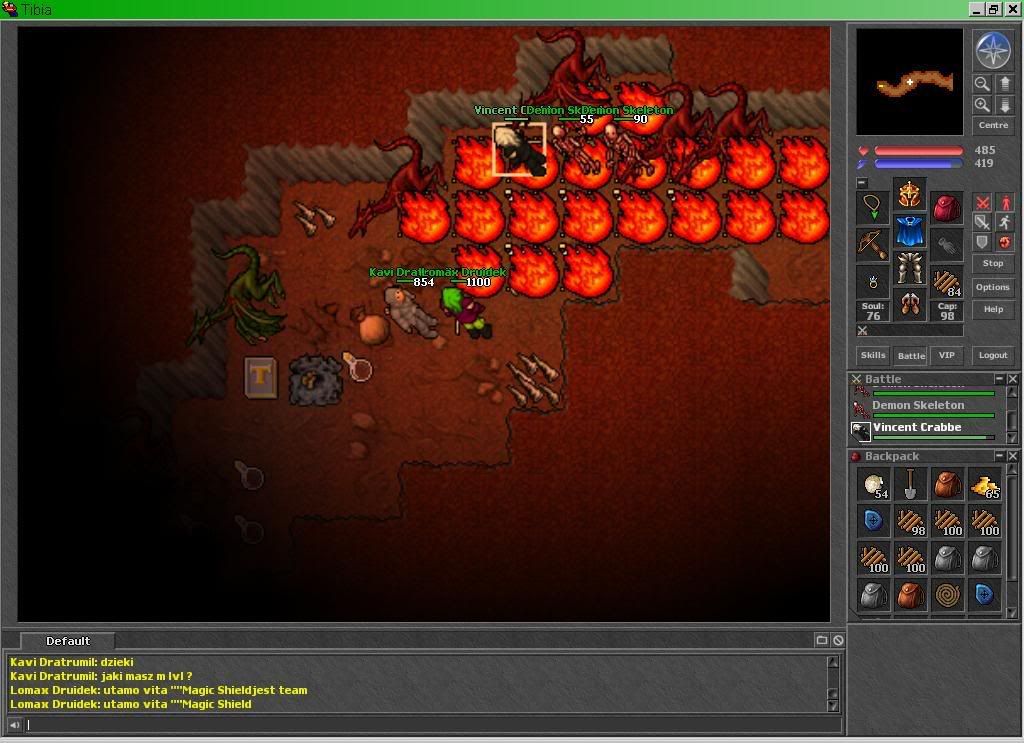Image resolution: width=1024 pixels, height=743 pixels.
Task: Click the minimap cave display
Action: pos(909,81)
